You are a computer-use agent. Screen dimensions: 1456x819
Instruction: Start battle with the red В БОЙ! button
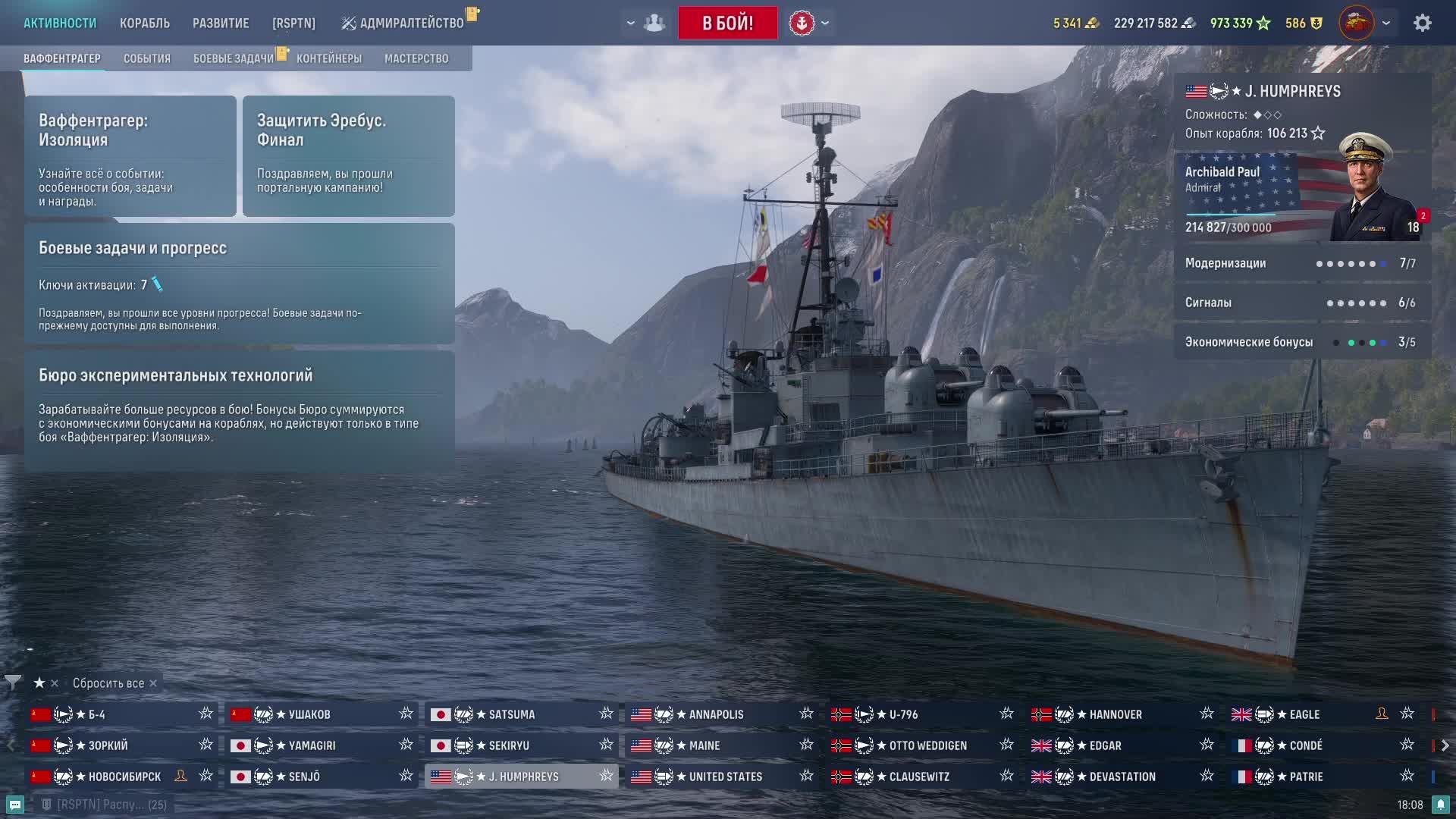click(x=727, y=23)
